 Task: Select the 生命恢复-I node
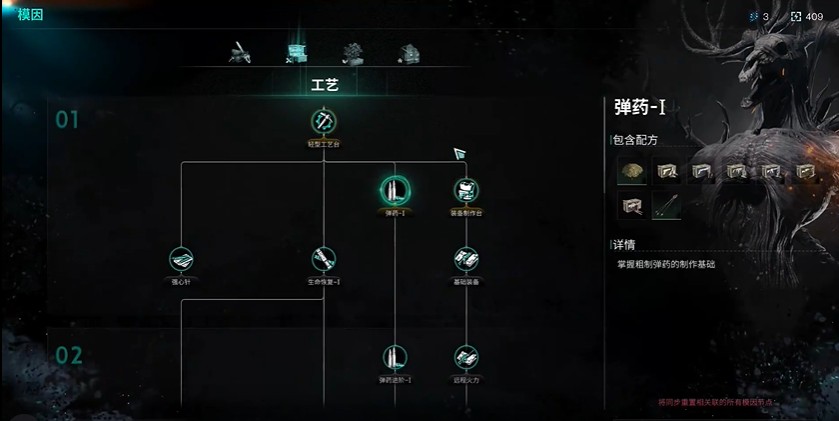click(324, 259)
